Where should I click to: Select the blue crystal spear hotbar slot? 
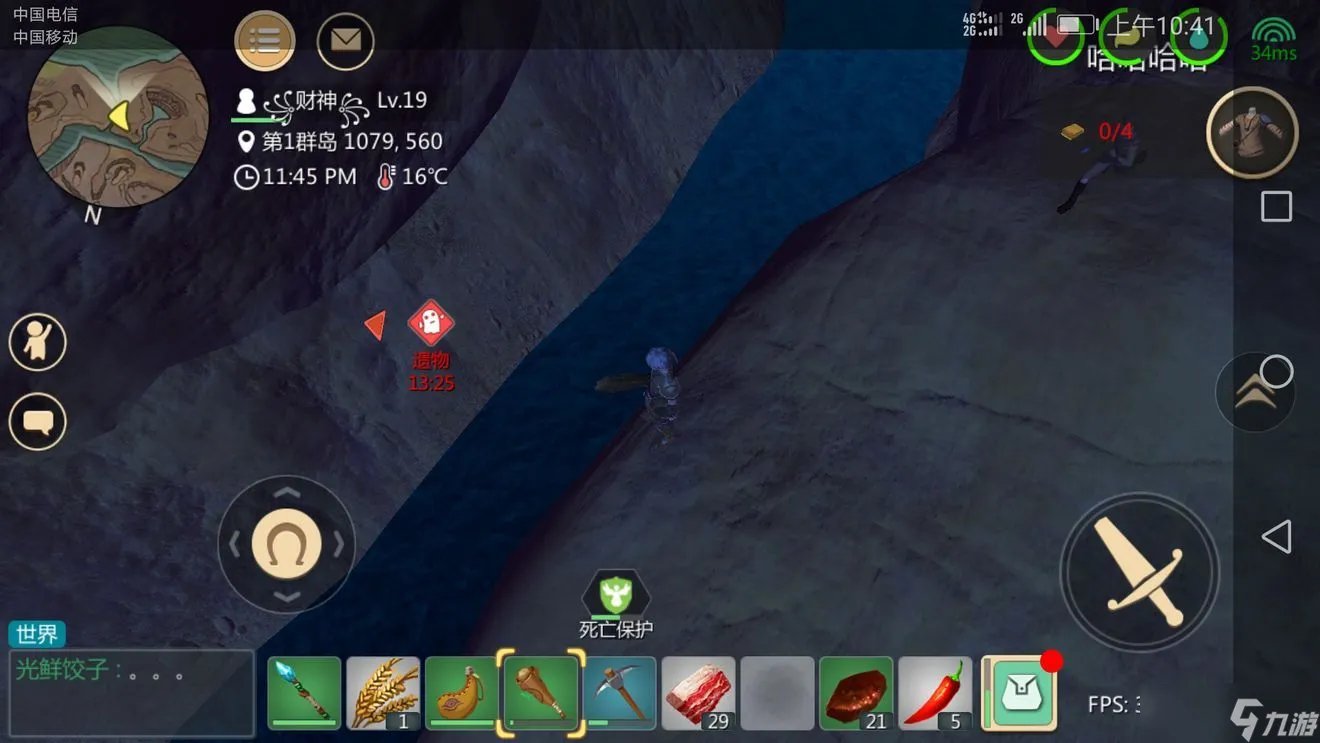(x=304, y=692)
